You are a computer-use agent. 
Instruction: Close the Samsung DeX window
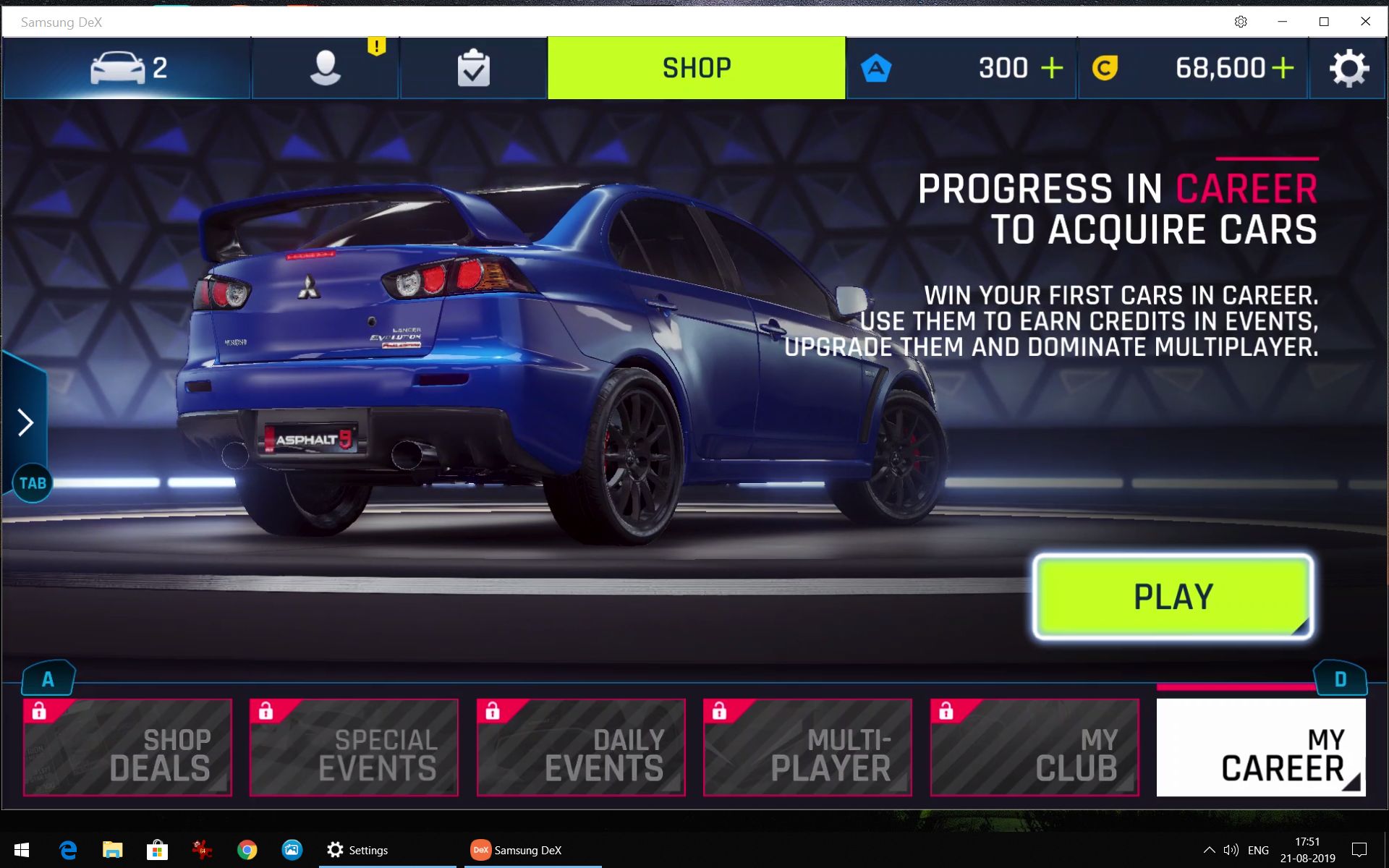point(1365,22)
